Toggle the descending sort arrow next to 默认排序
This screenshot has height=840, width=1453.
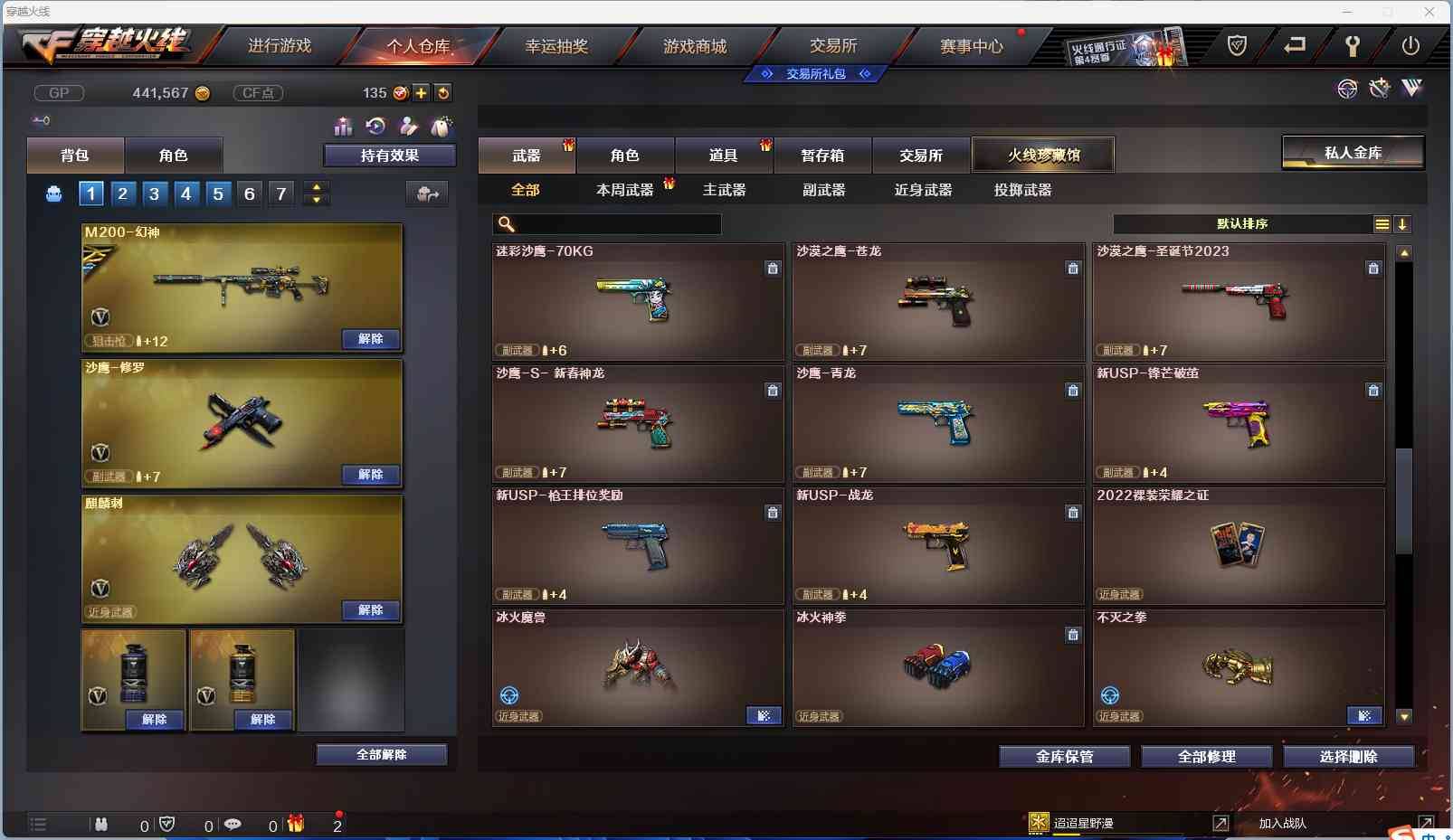pyautogui.click(x=1401, y=224)
